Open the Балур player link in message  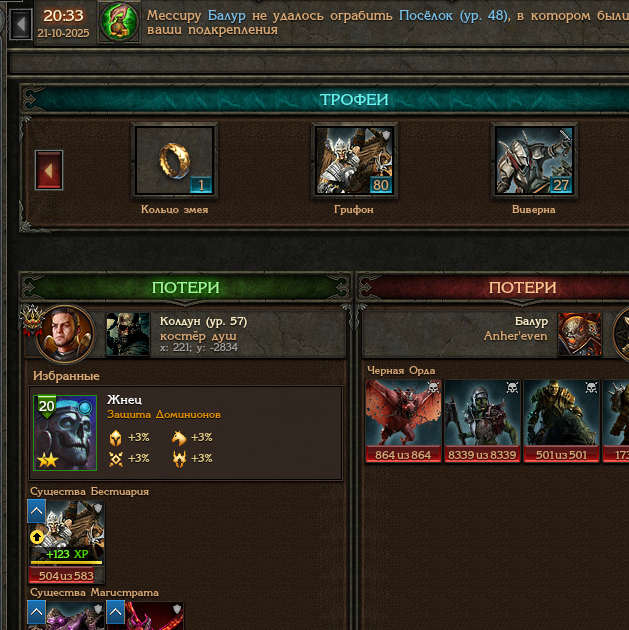coord(227,15)
